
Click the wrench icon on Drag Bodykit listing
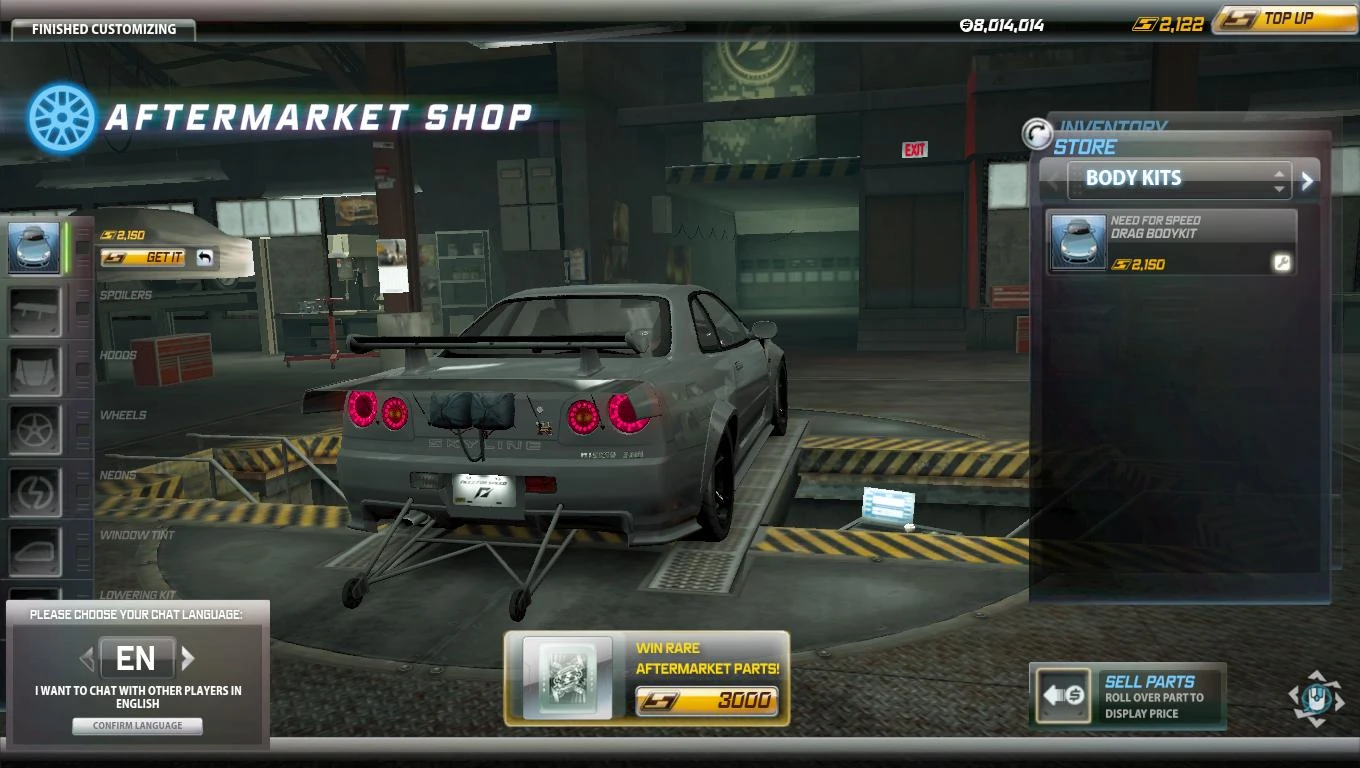[x=1283, y=264]
